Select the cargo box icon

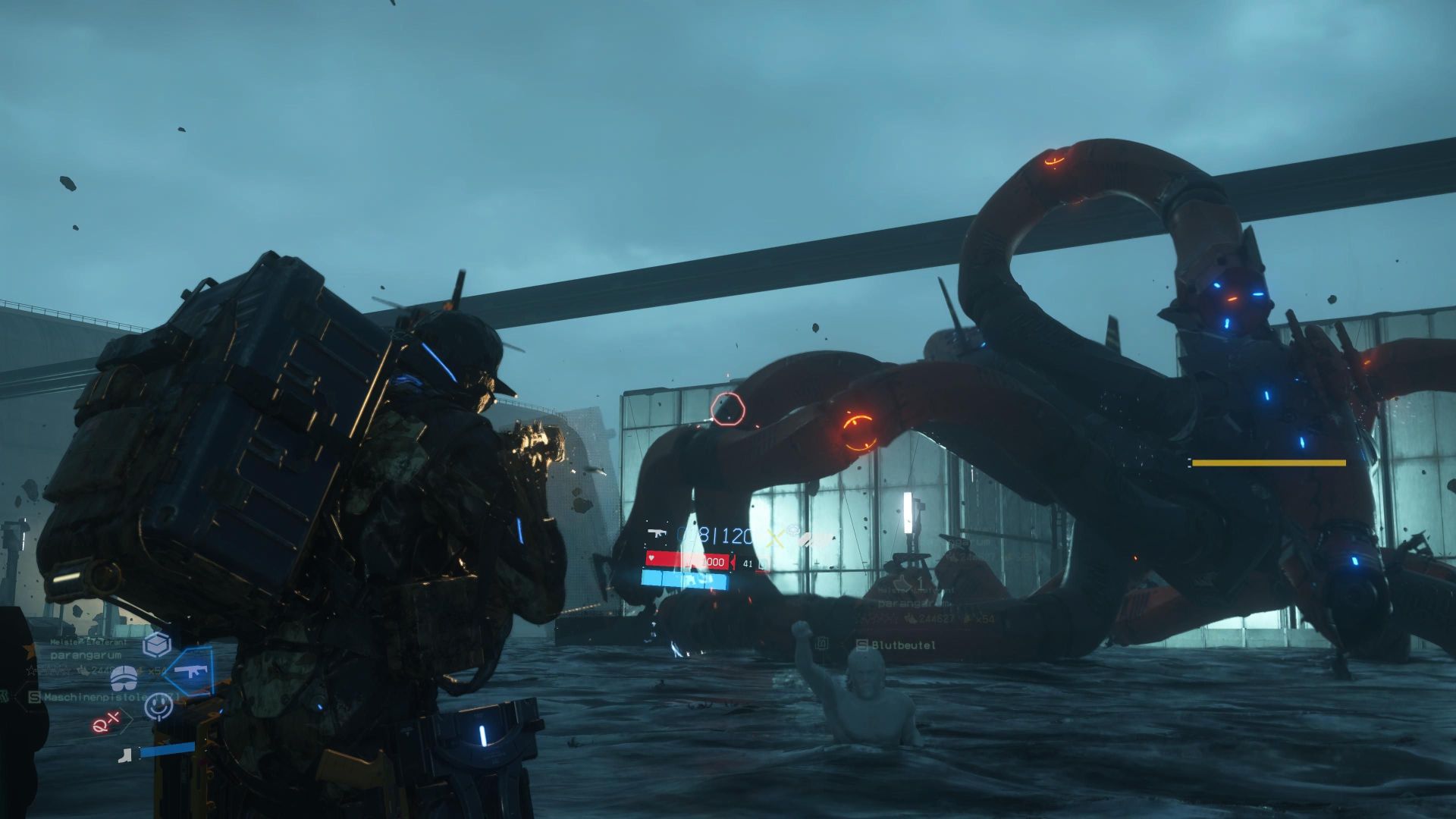pos(157,645)
